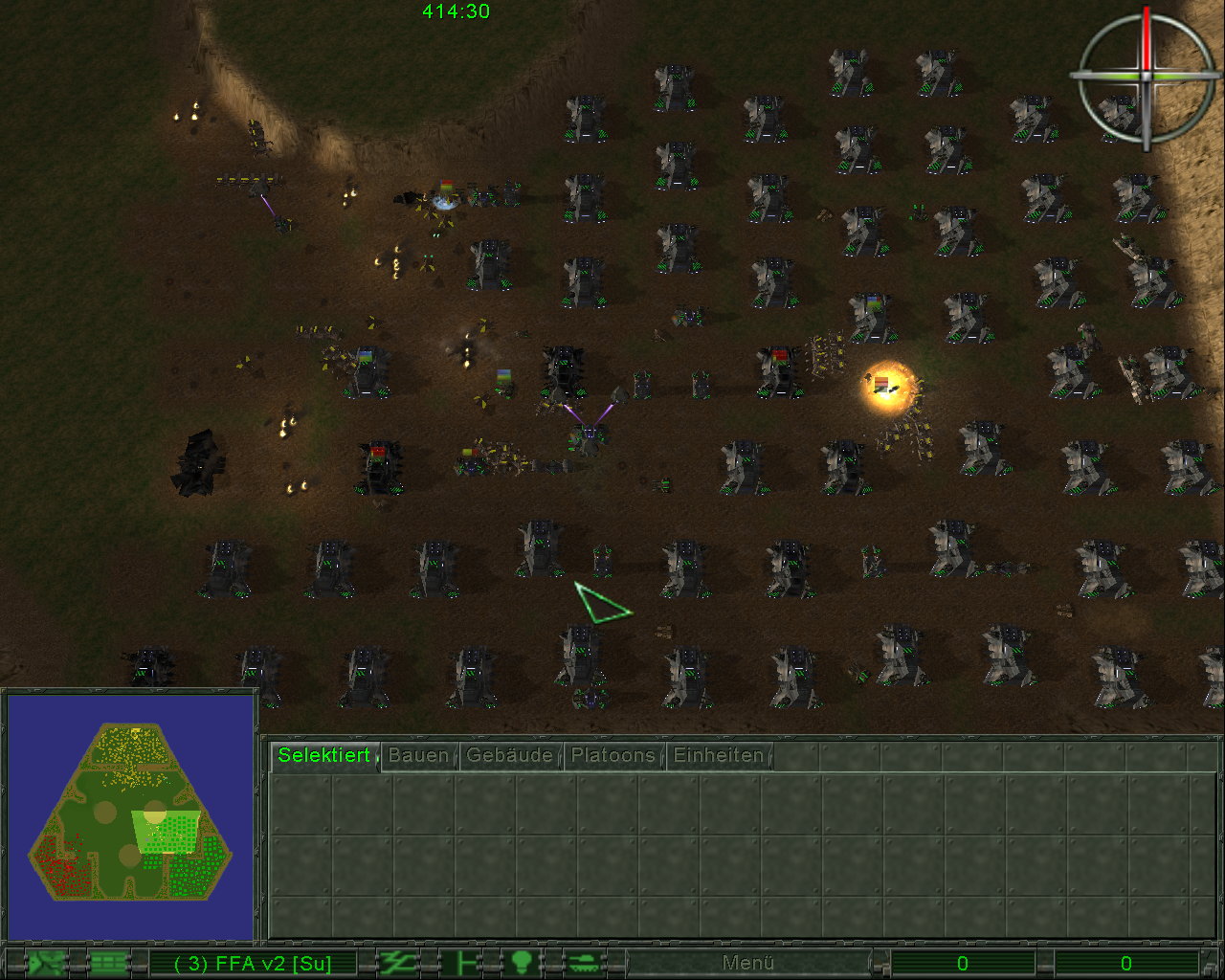Click the compass in the corner

1146,75
